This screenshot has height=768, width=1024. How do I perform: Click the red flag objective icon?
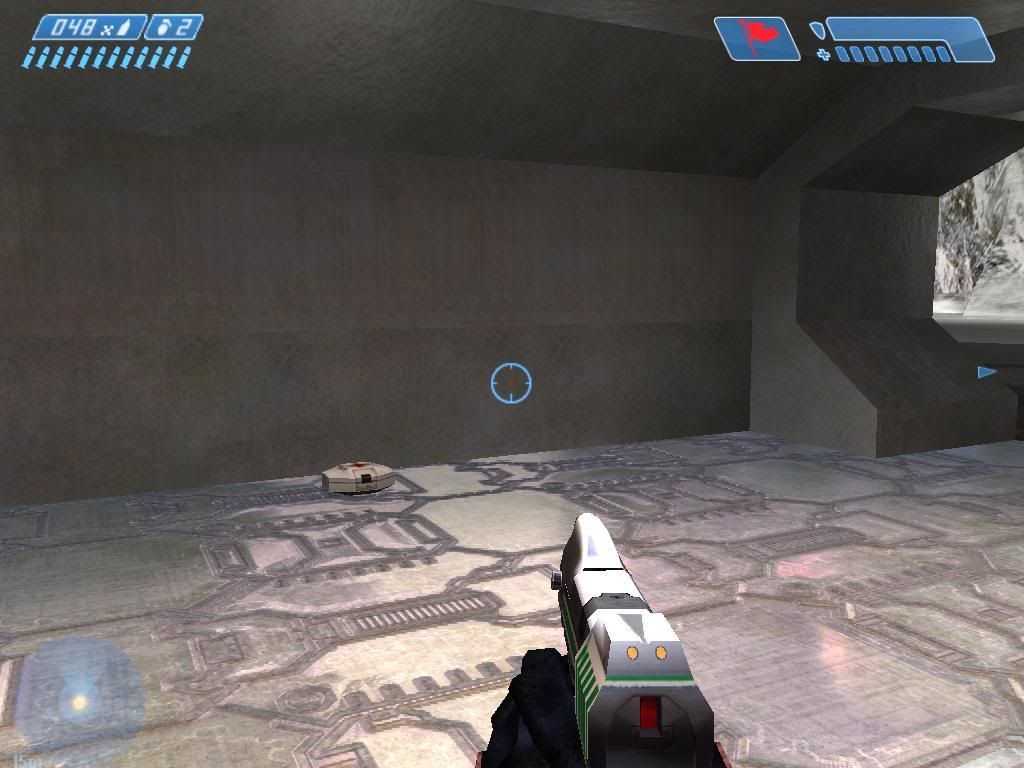click(758, 39)
